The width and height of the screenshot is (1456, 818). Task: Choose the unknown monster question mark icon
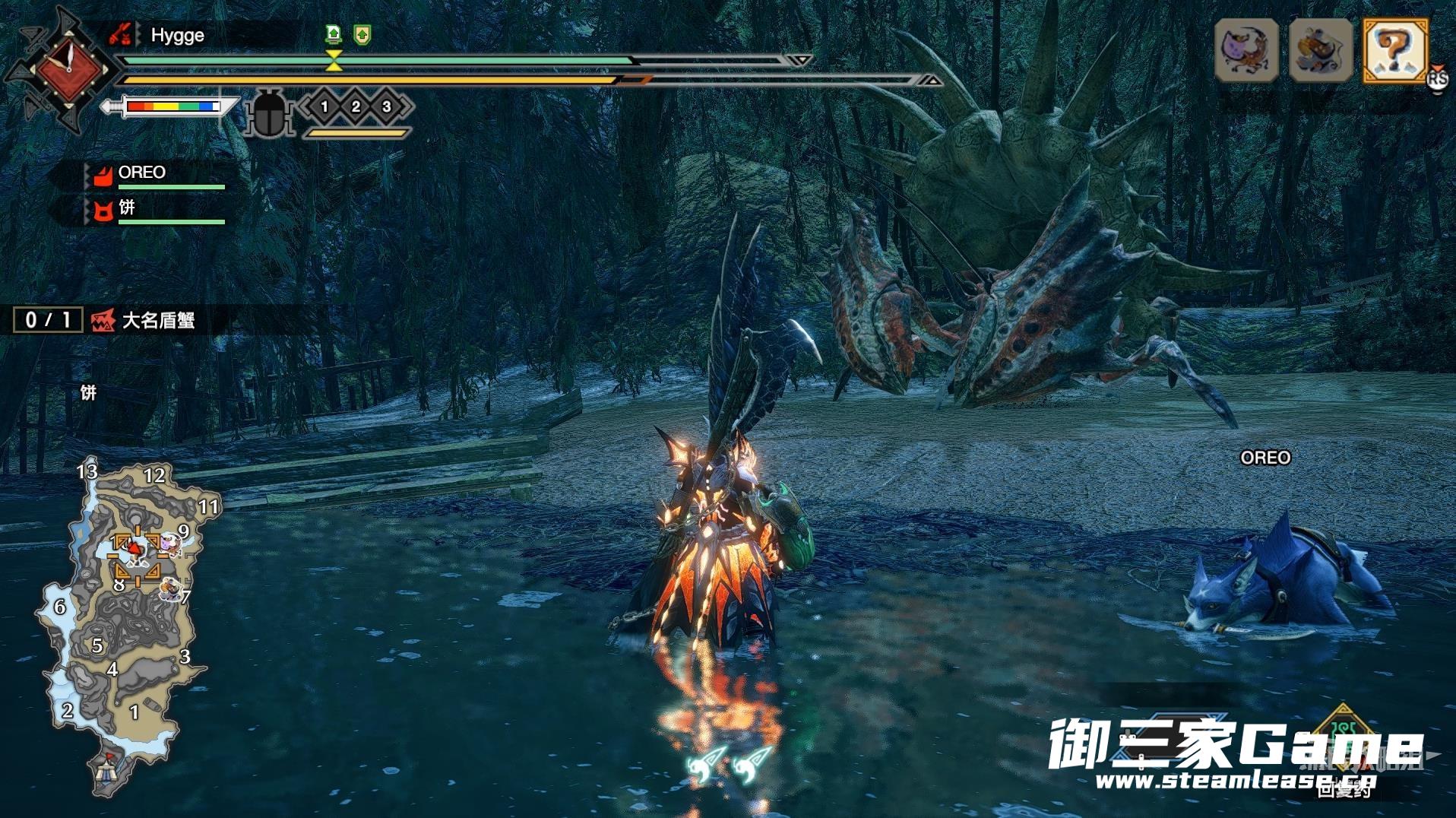pyautogui.click(x=1395, y=51)
